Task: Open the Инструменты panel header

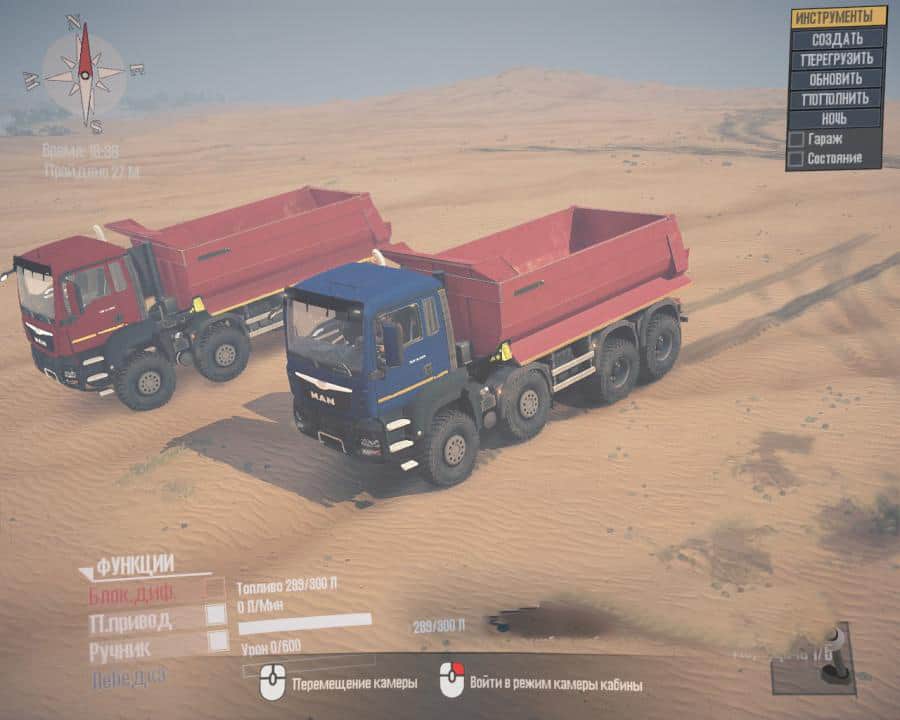Action: pos(837,17)
